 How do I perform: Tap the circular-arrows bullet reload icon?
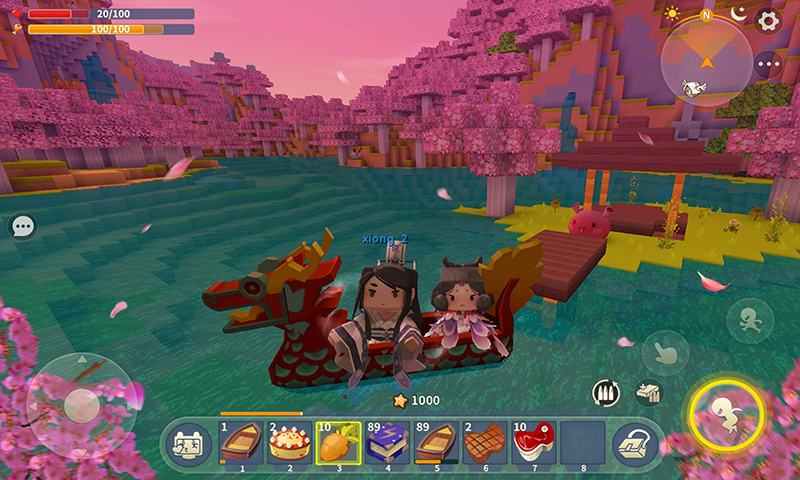pyautogui.click(x=605, y=392)
